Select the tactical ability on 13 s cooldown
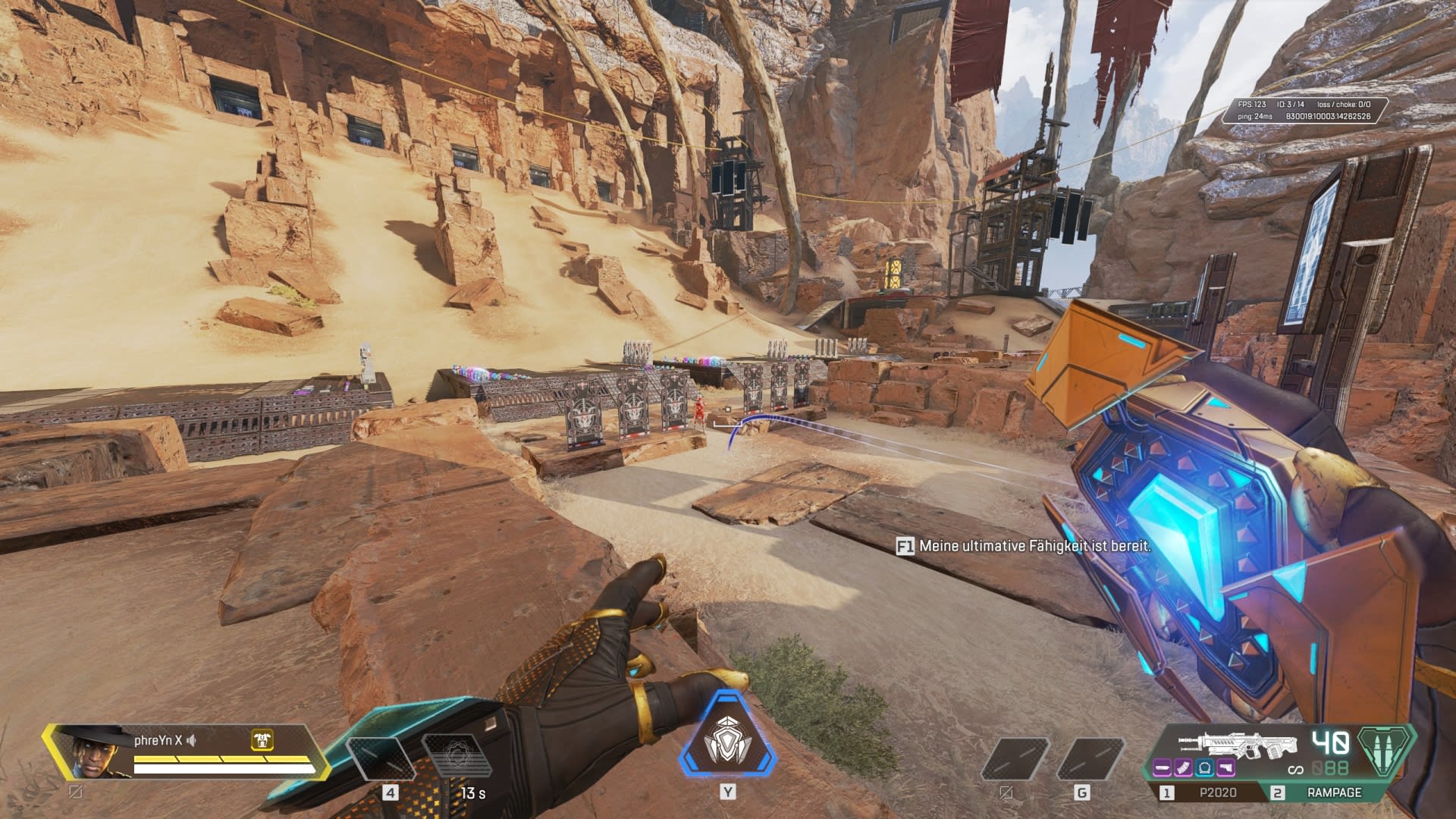 (457, 757)
